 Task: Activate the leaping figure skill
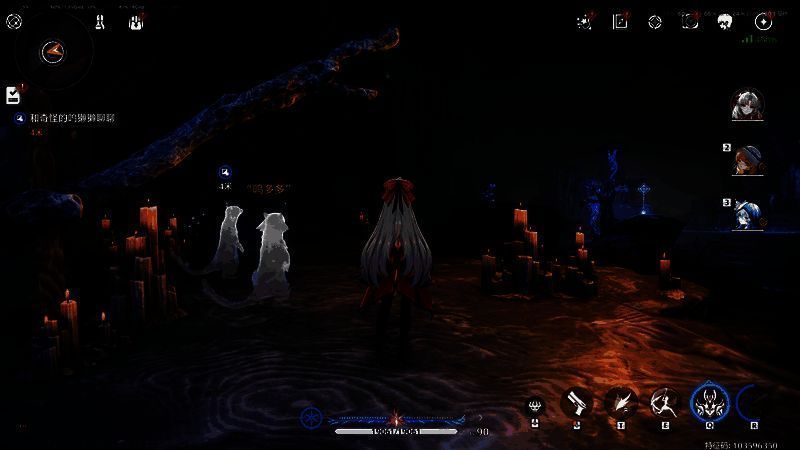662,402
